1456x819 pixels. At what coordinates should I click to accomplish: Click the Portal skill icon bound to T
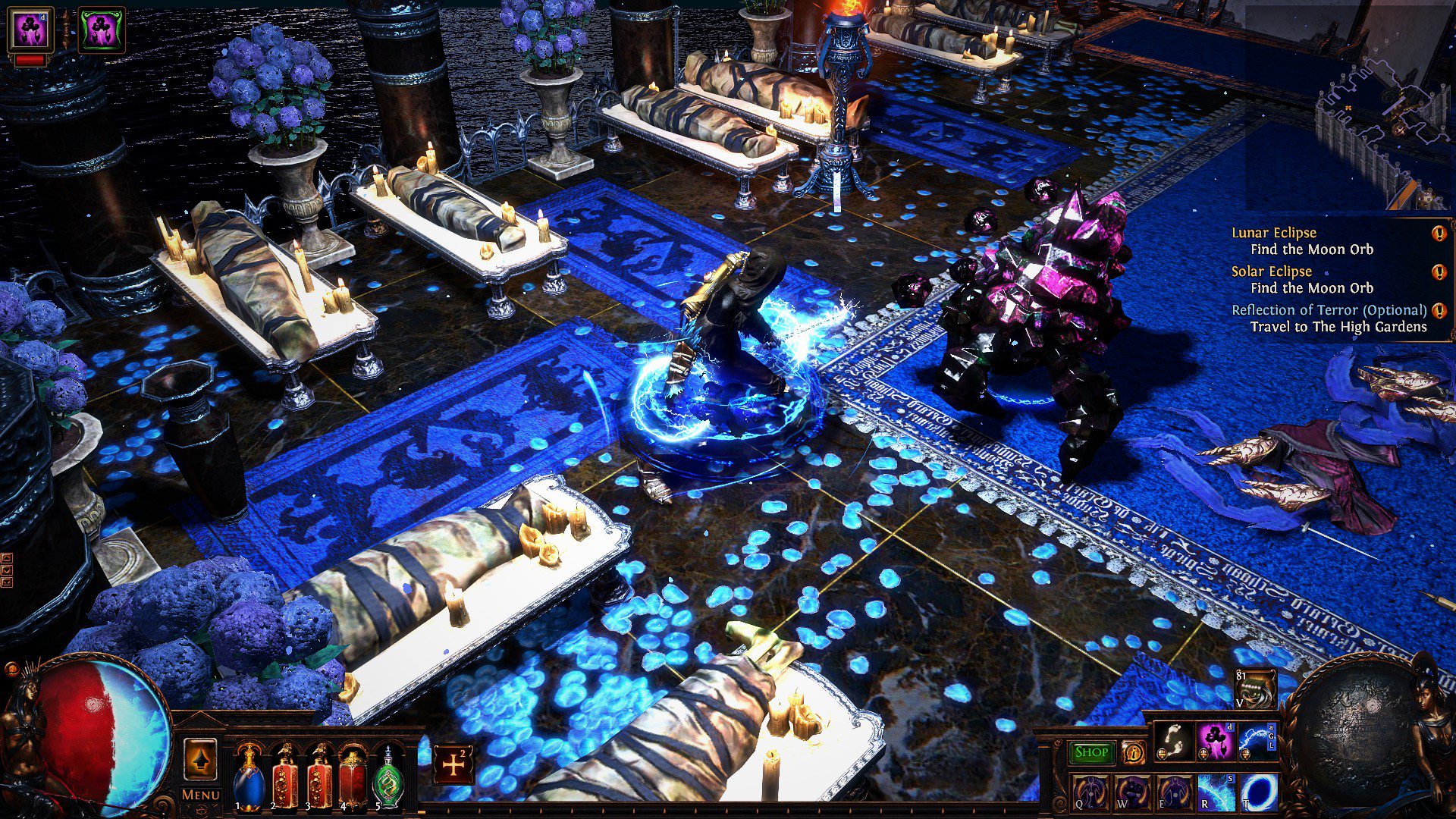click(x=1258, y=793)
